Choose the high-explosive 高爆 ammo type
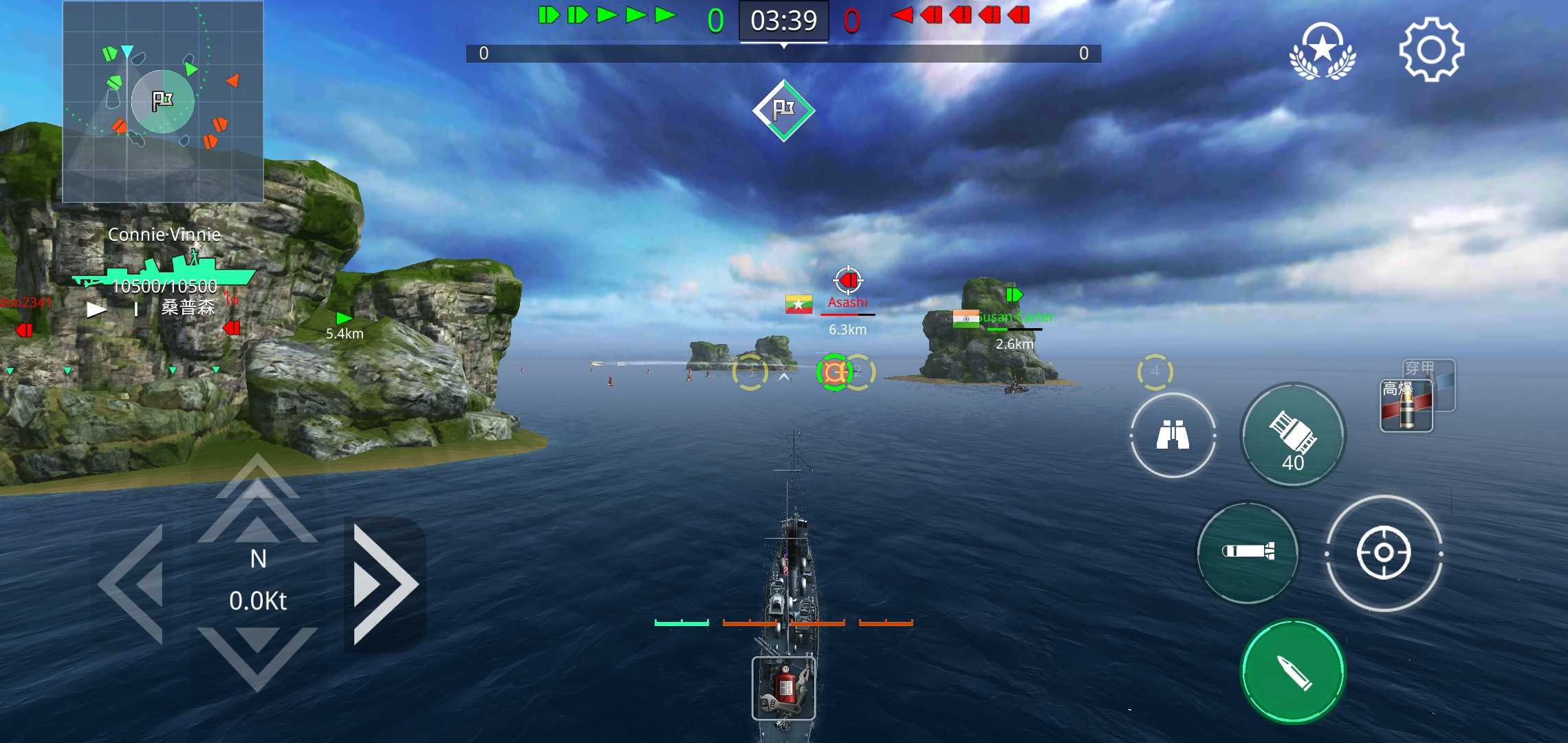This screenshot has height=743, width=1568. [1405, 407]
